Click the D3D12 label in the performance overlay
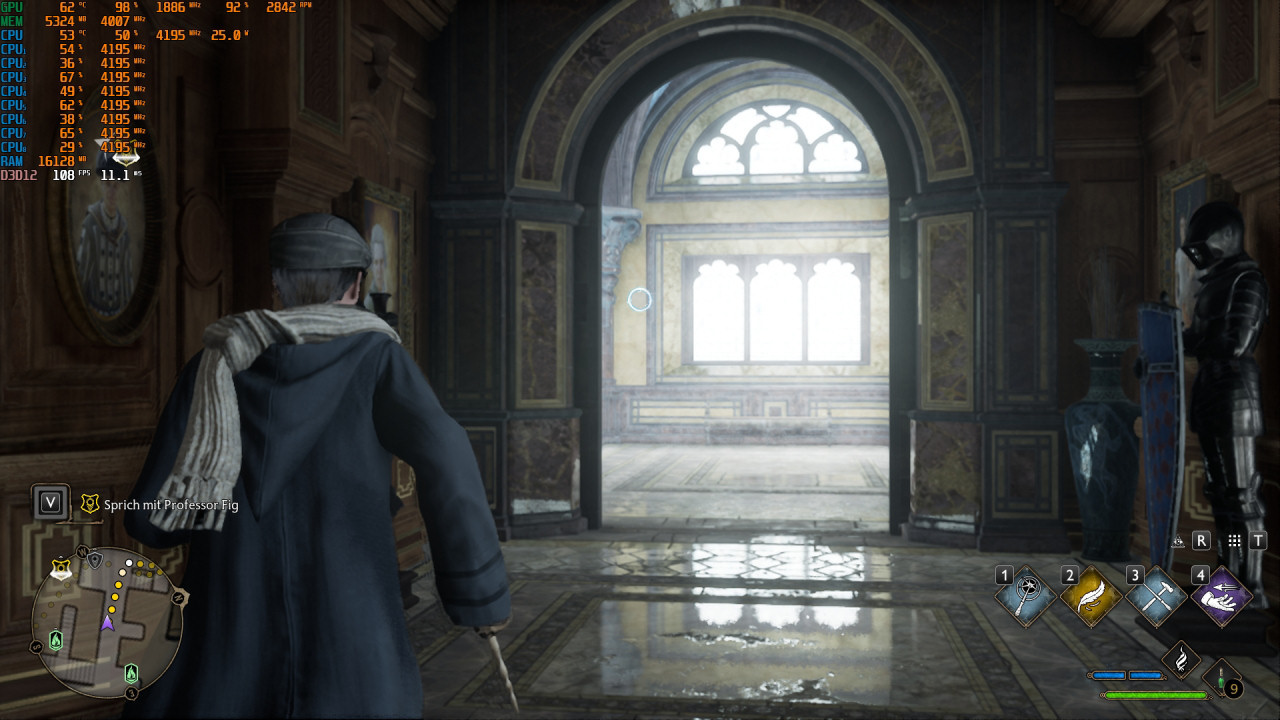 pyautogui.click(x=20, y=172)
